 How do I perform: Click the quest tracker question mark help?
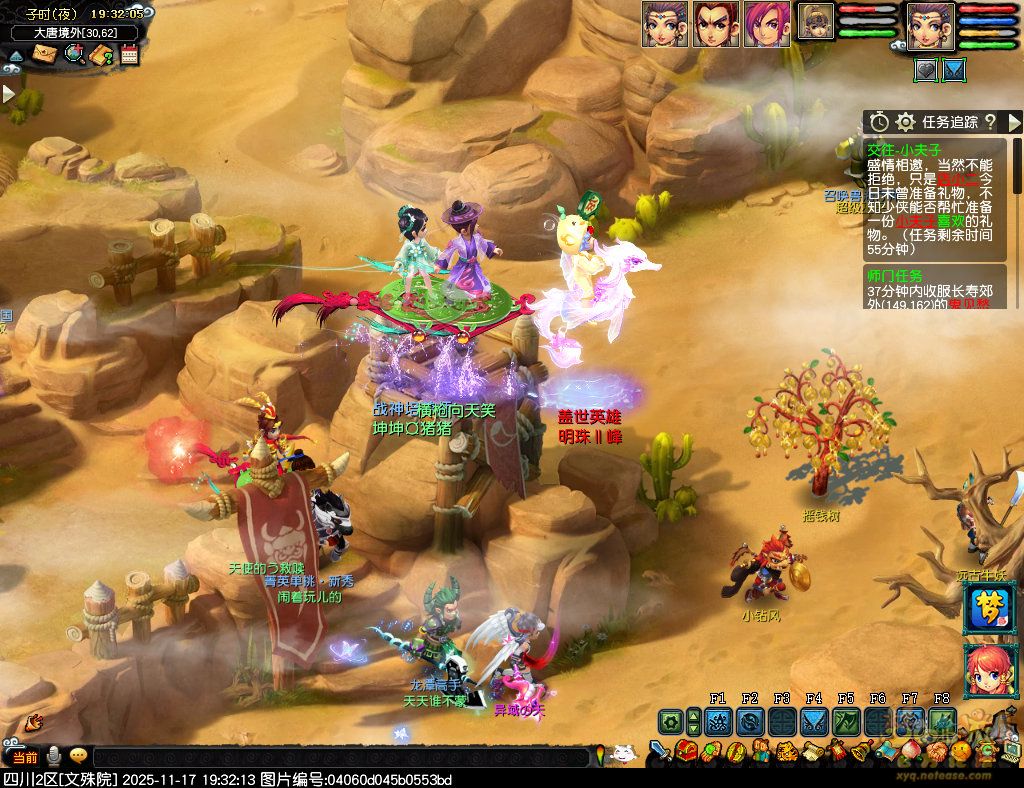click(990, 122)
